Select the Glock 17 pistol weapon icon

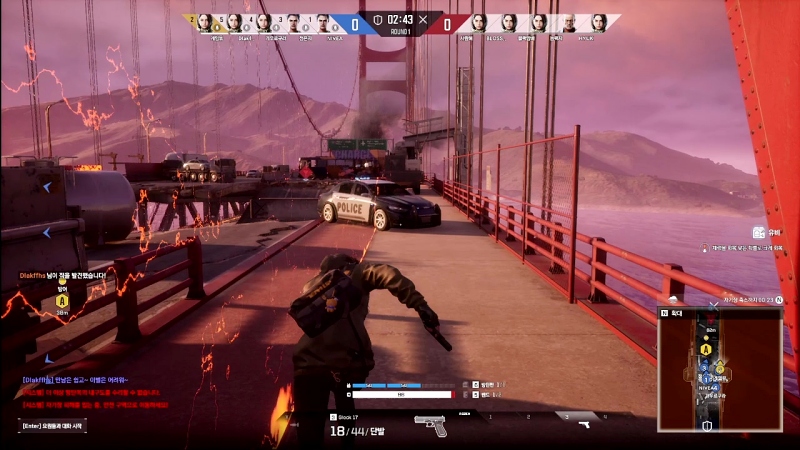click(430, 425)
